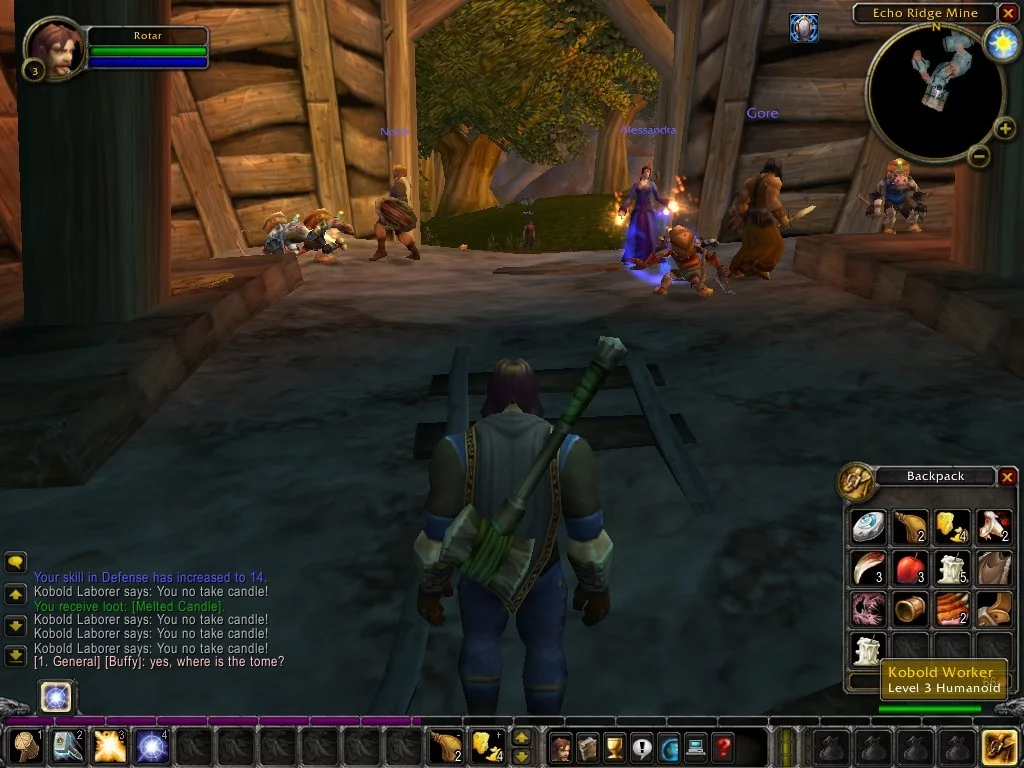
Task: Cast the fiery burst spell in slot 3
Action: click(x=109, y=746)
